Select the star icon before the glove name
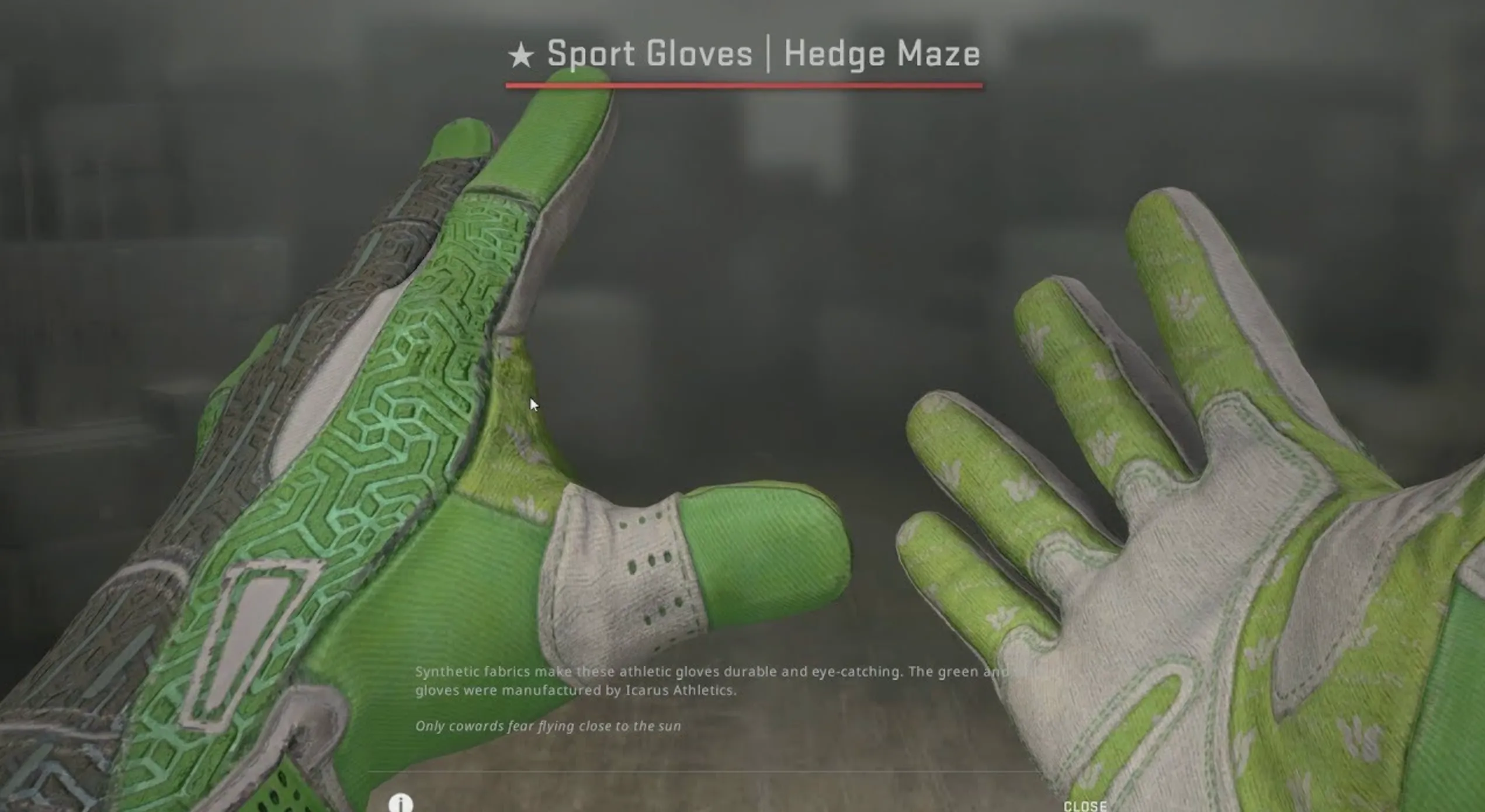The width and height of the screenshot is (1485, 812). (522, 54)
